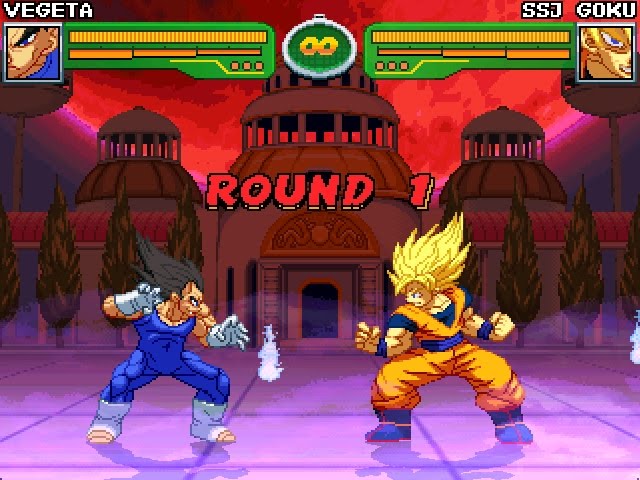Image resolution: width=640 pixels, height=480 pixels.
Task: Select Vegeta's character portrait
Action: (x=31, y=52)
